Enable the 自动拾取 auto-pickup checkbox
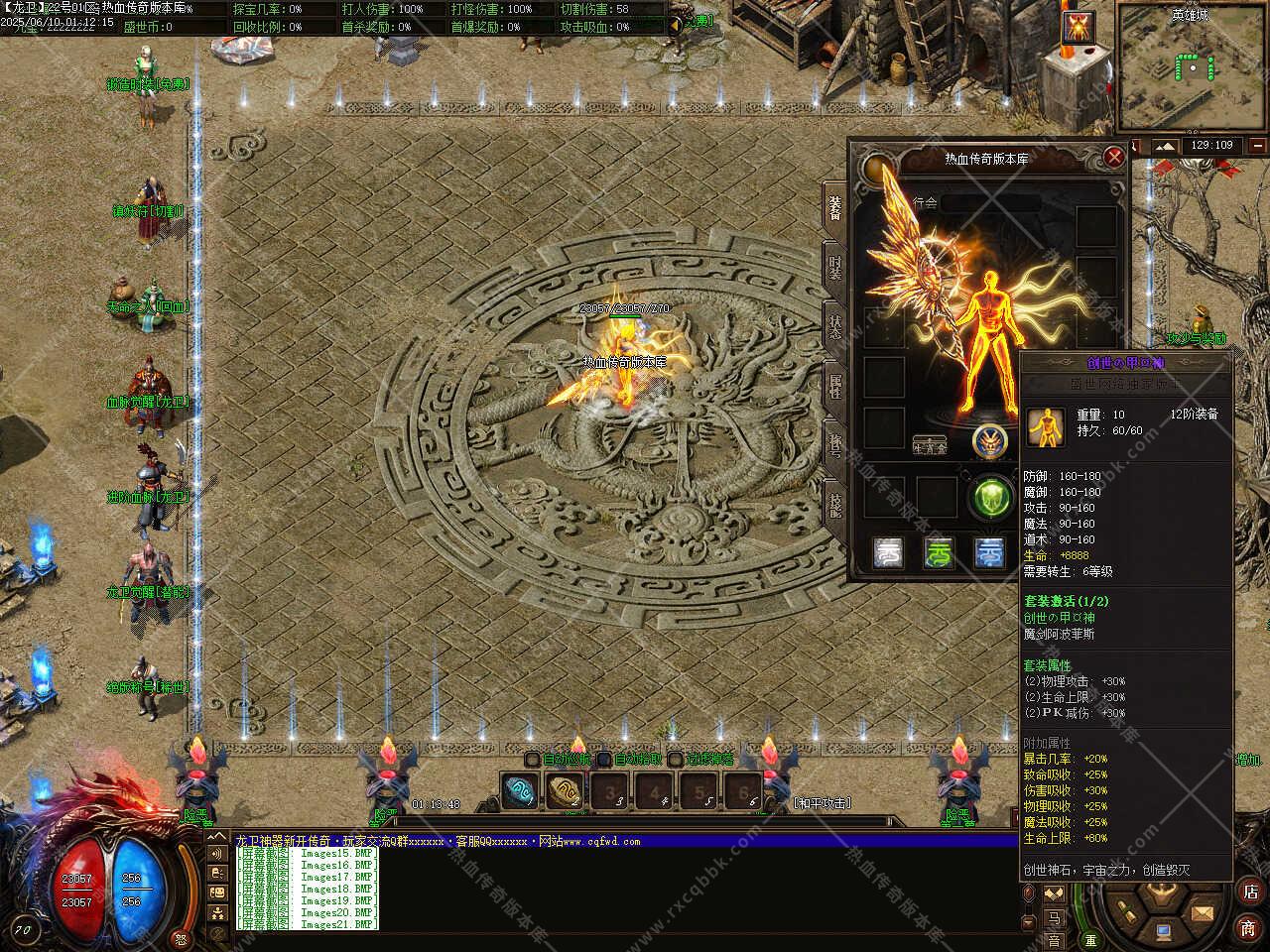 coord(603,760)
